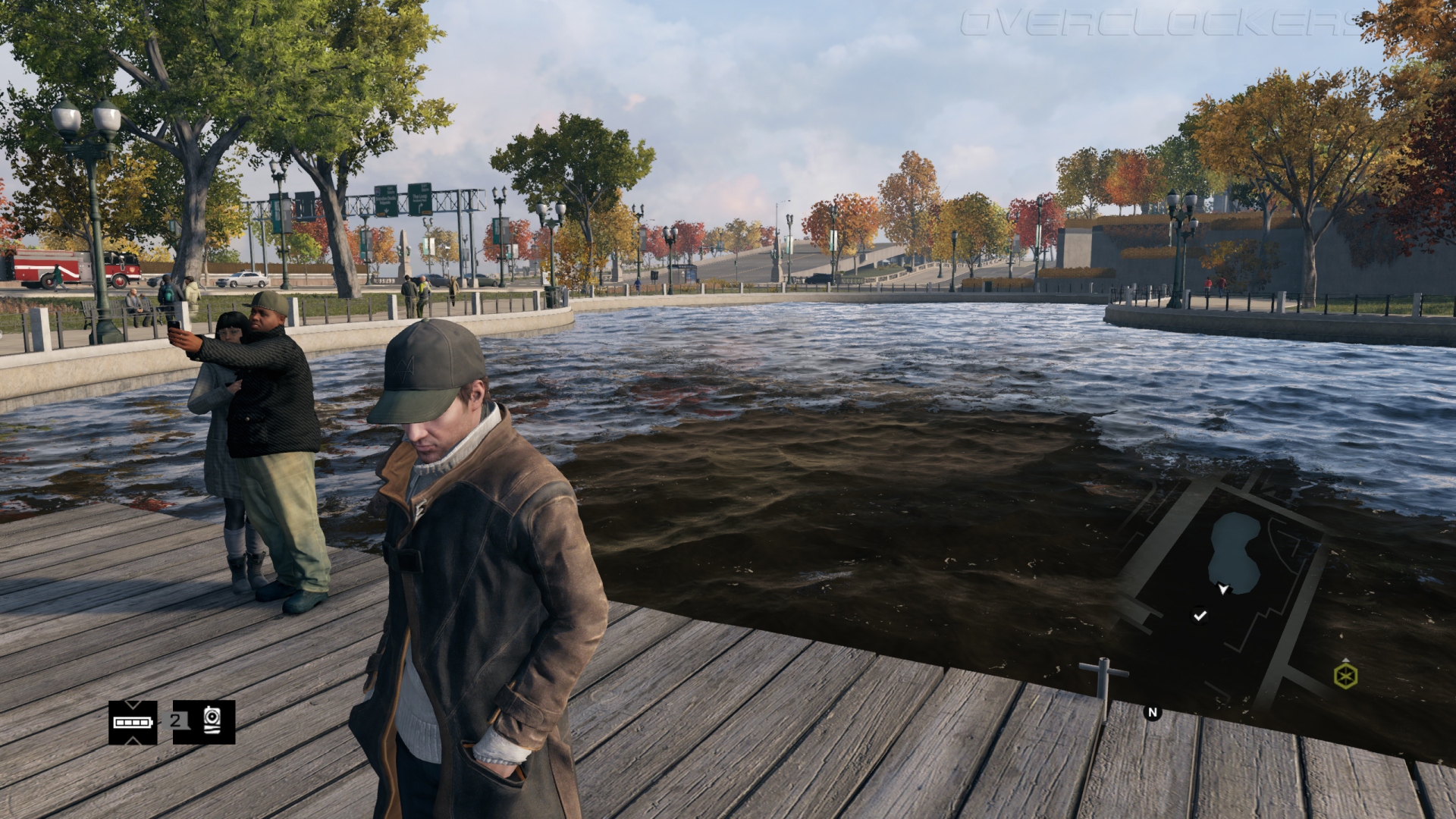This screenshot has height=819, width=1456.
Task: Click the yellow hexagon marker on the minimap
Action: click(1345, 676)
